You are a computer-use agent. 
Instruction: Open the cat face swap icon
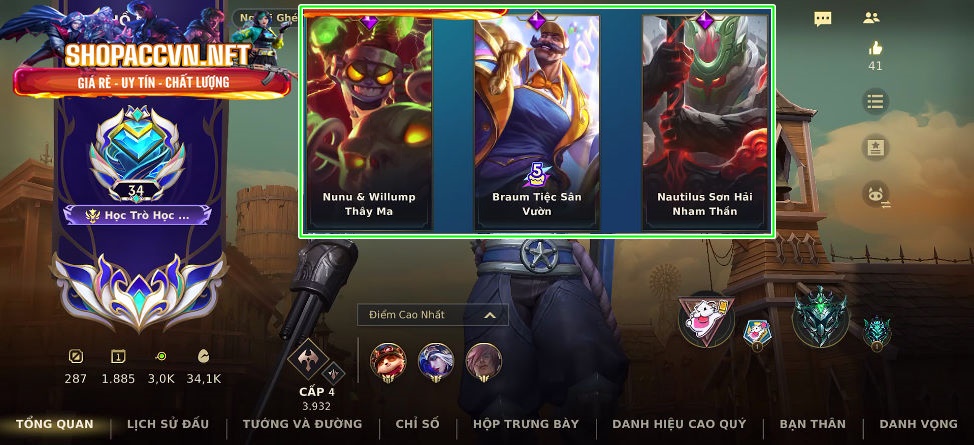(877, 196)
